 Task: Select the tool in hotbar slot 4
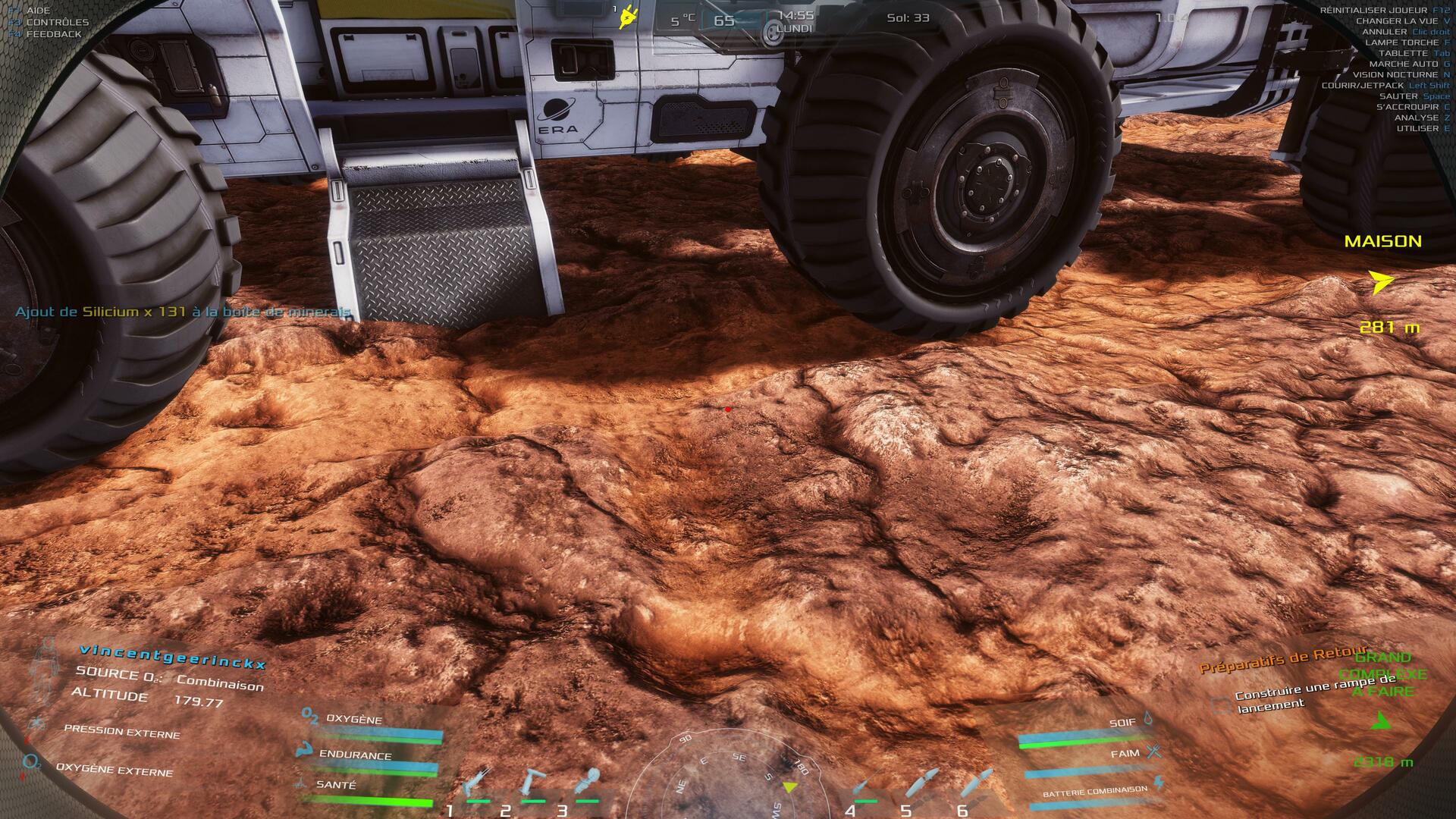(x=865, y=783)
